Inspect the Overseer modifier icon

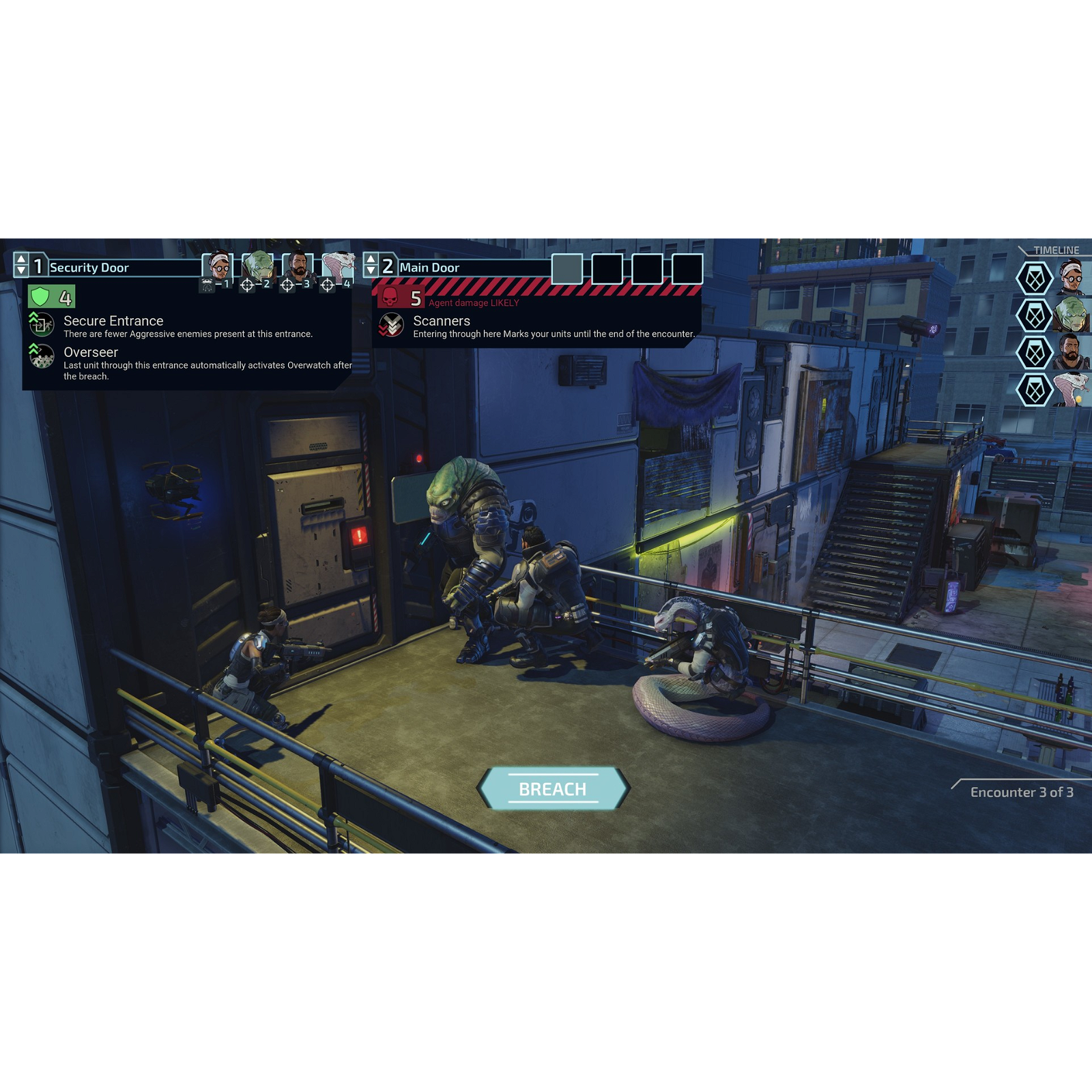(x=42, y=356)
